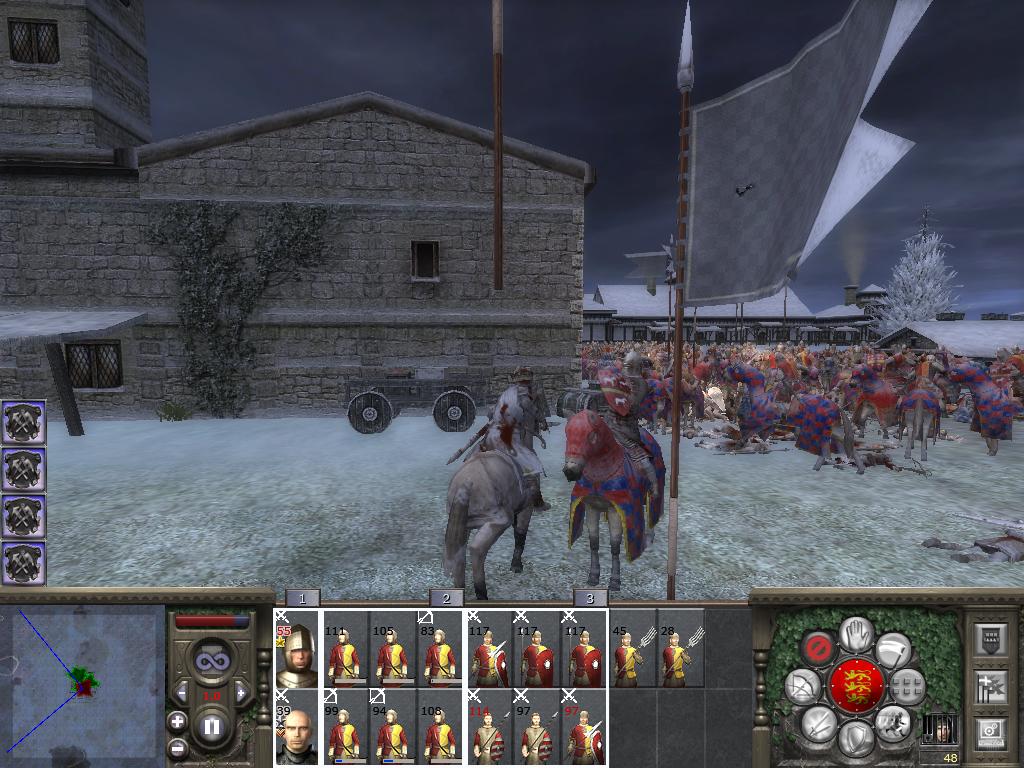Select the archer unit with 111 men
Screen dimensions: 1024x768
[343, 649]
